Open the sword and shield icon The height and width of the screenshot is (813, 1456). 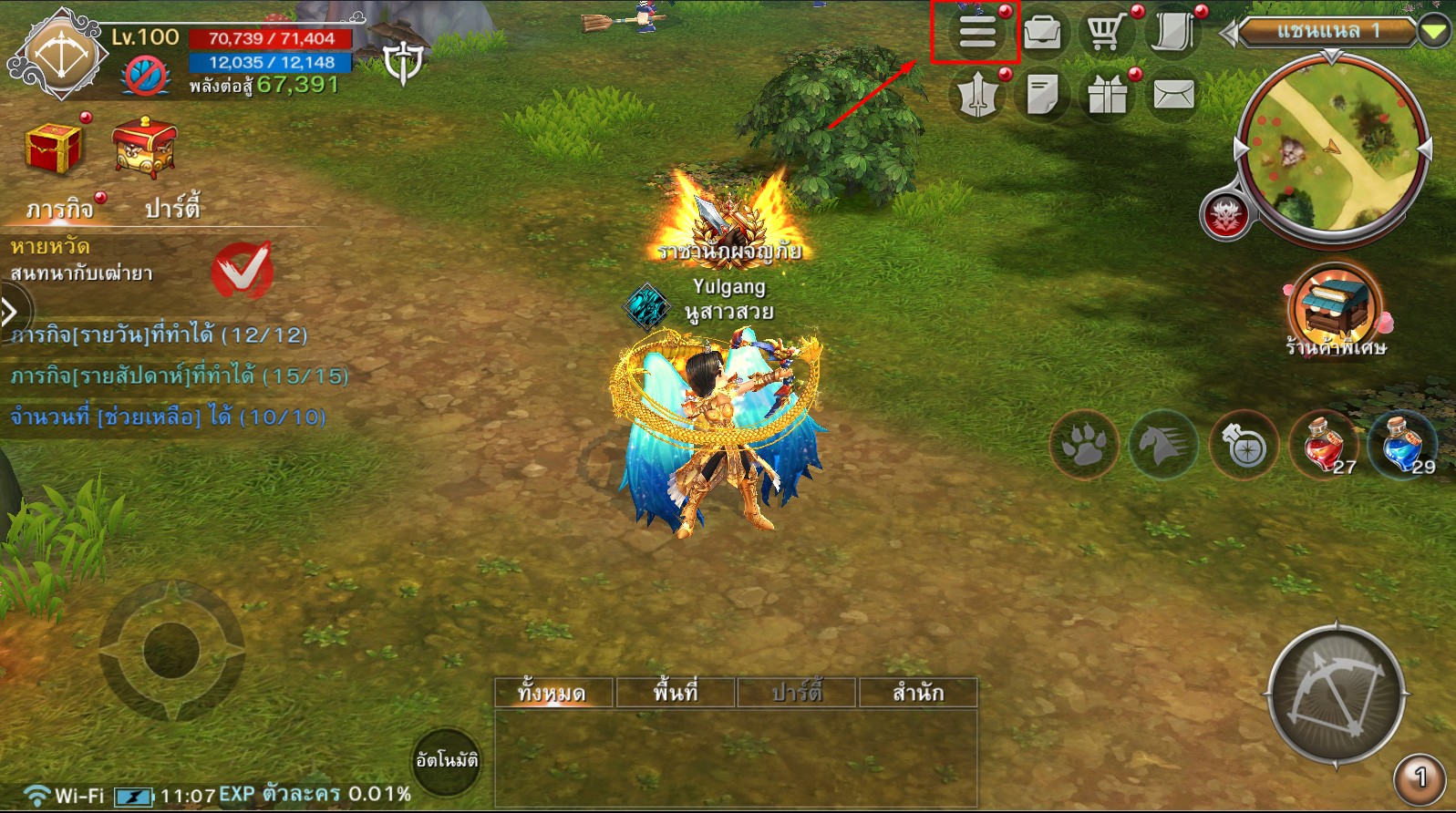click(x=976, y=94)
